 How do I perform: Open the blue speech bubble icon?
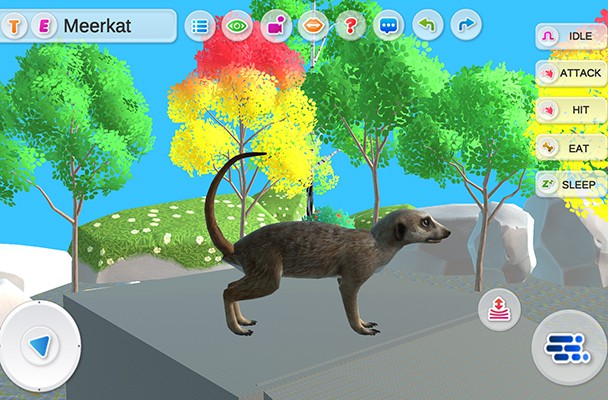pos(387,26)
